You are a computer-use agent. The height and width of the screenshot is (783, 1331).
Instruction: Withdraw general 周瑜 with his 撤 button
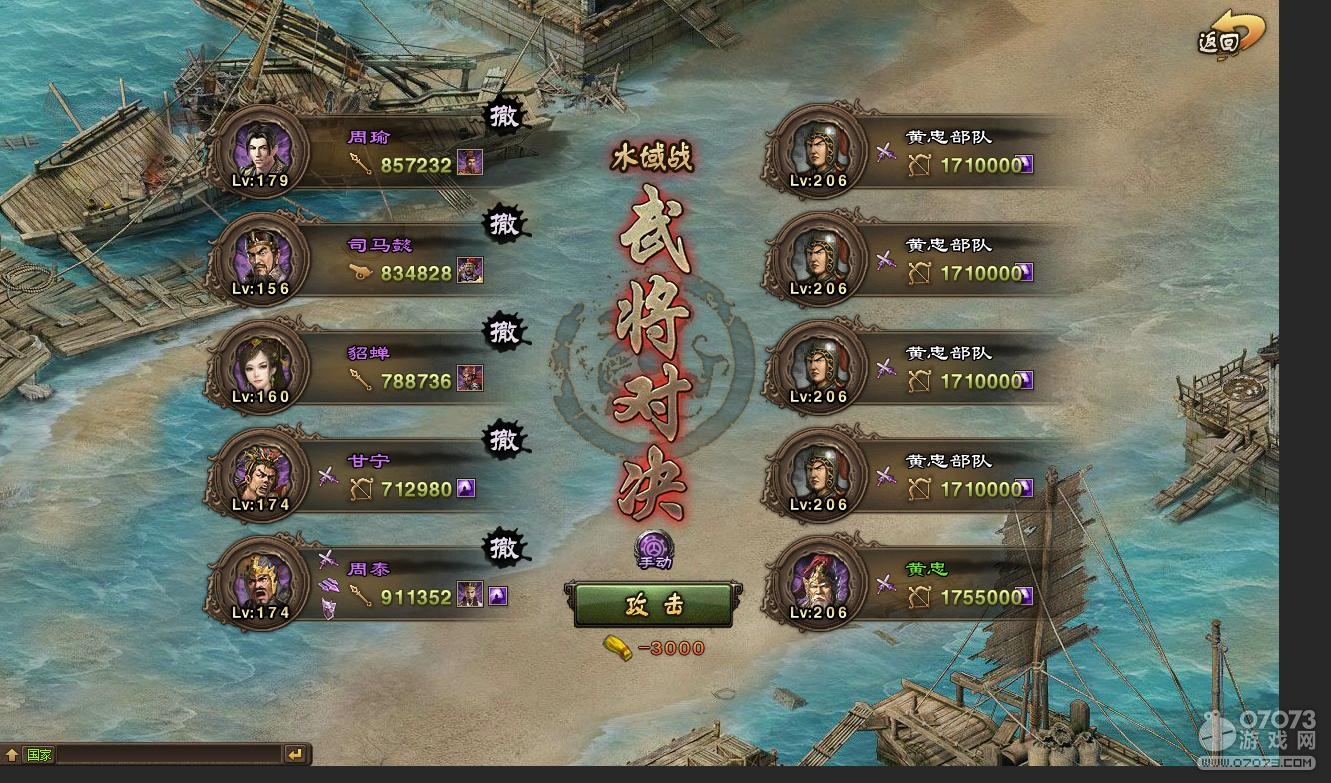pos(505,116)
